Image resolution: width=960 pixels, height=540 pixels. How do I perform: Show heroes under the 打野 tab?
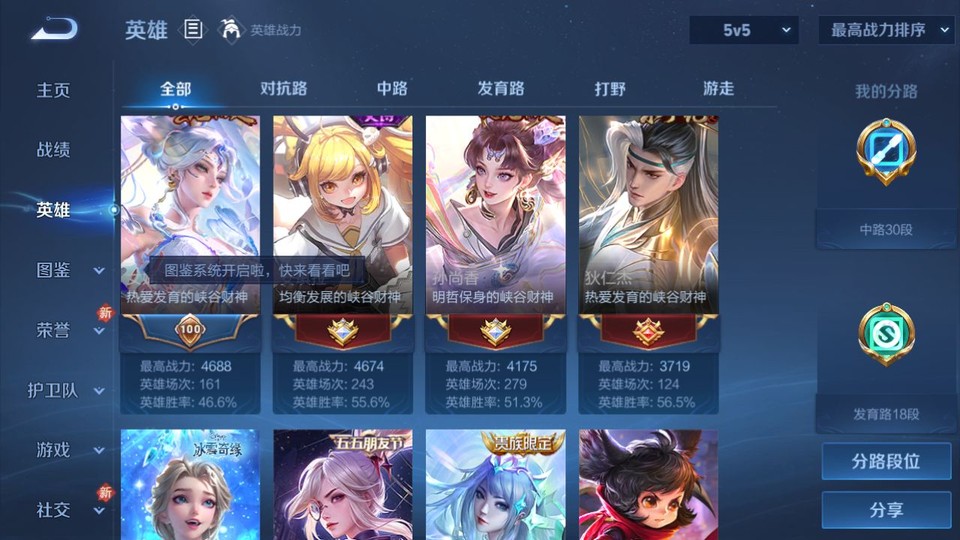tap(610, 89)
